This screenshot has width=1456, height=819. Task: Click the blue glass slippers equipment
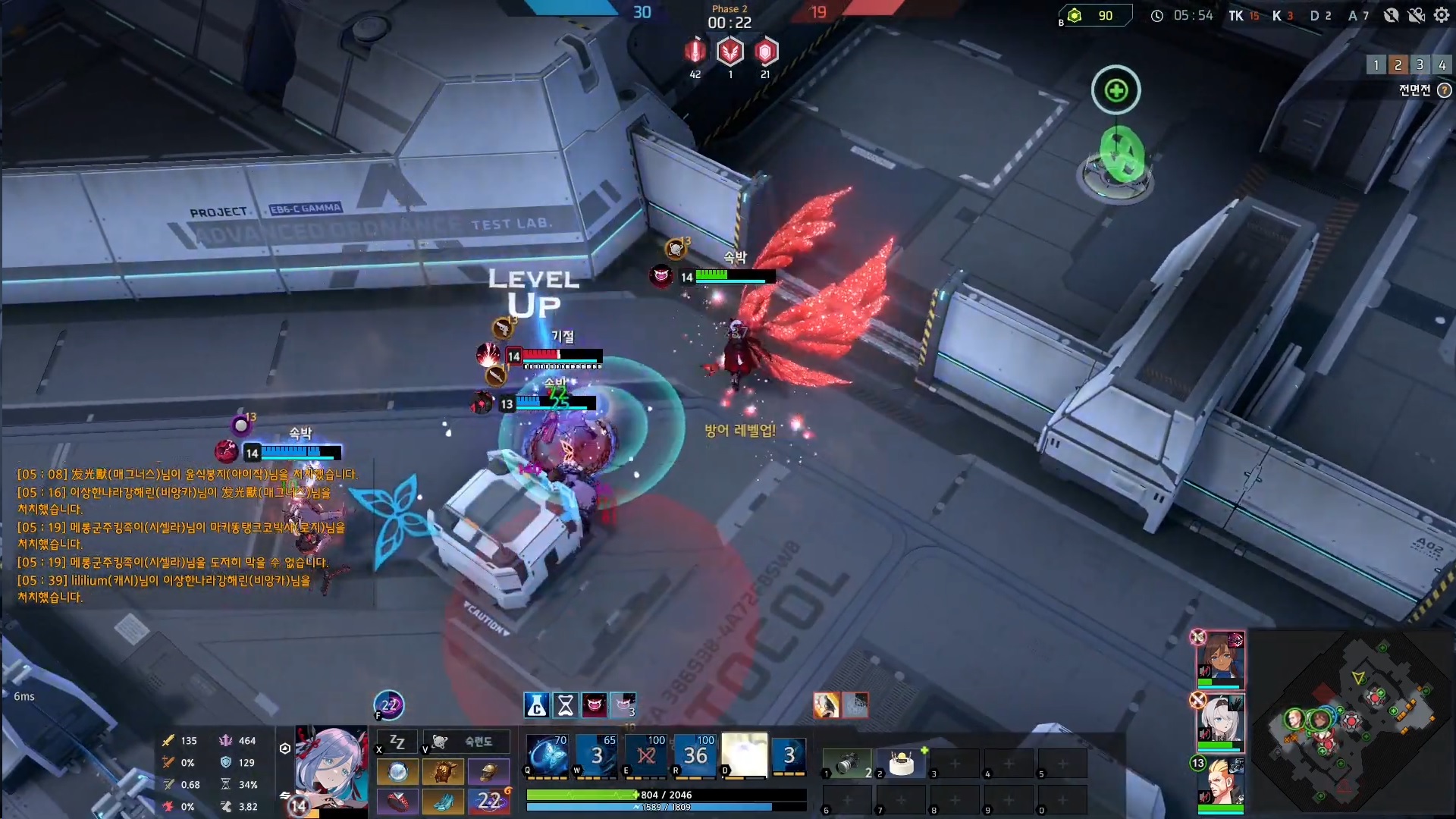tap(443, 801)
